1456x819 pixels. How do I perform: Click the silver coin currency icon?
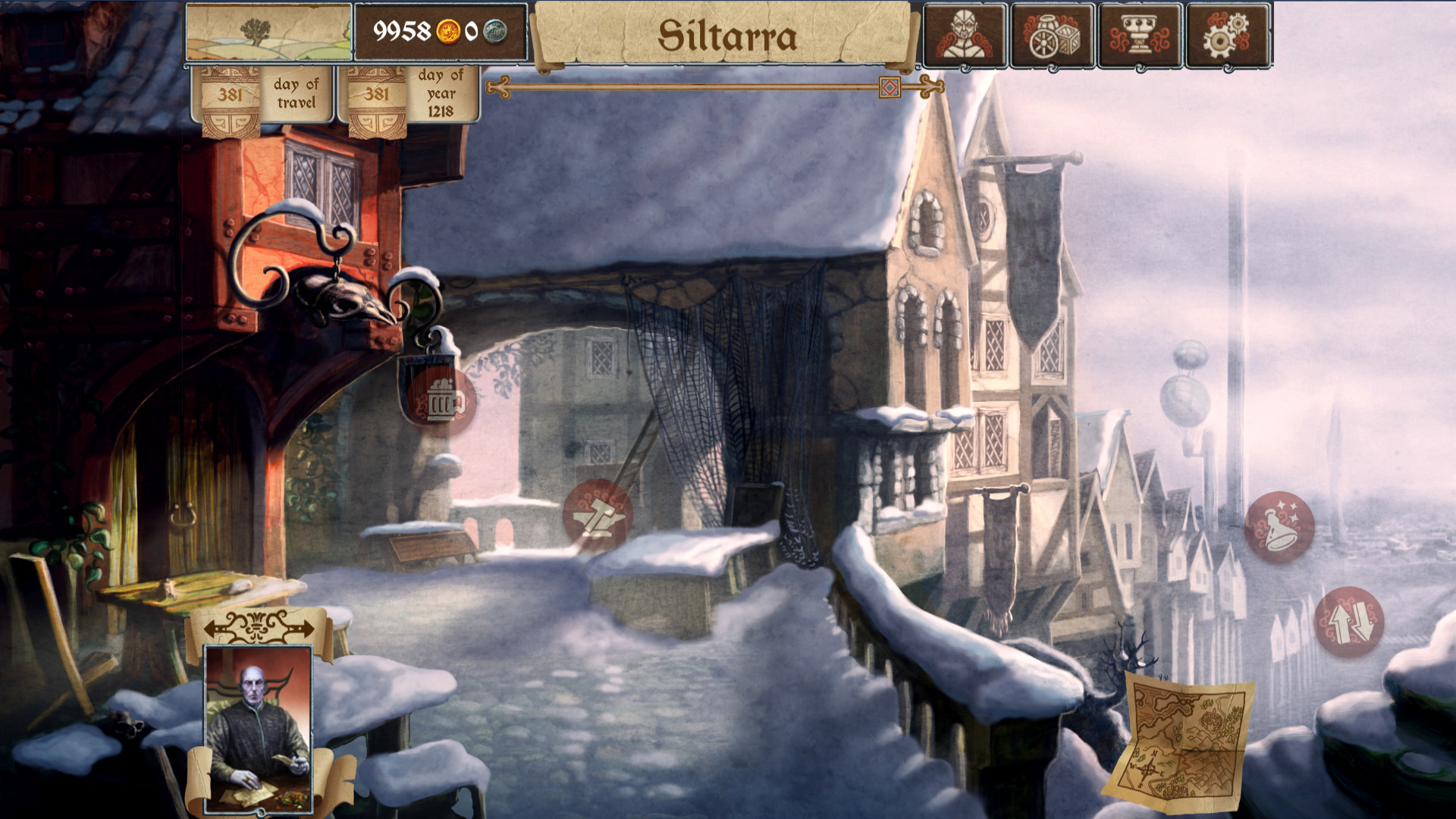pyautogui.click(x=497, y=32)
